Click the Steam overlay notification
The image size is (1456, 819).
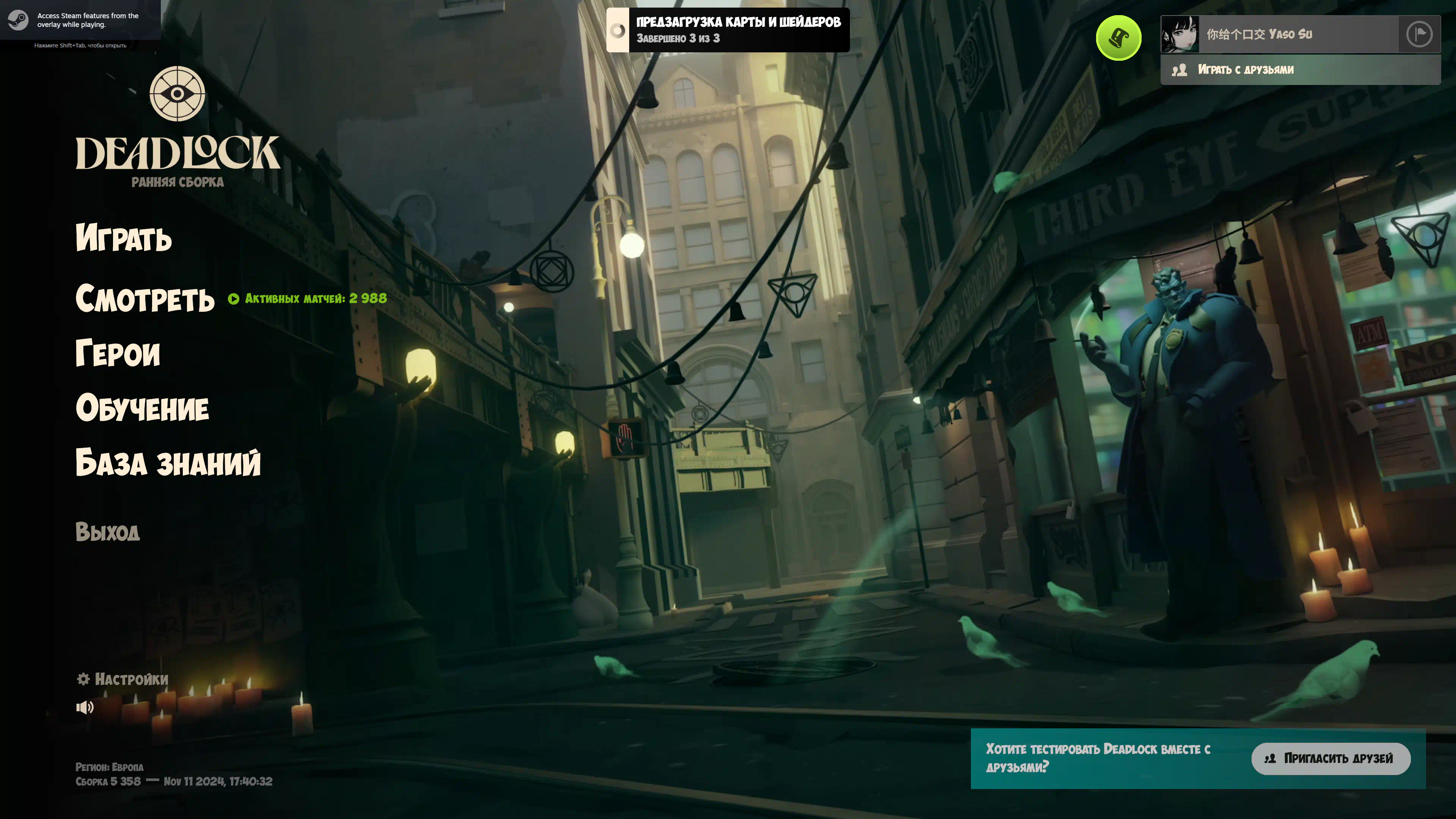[80, 20]
